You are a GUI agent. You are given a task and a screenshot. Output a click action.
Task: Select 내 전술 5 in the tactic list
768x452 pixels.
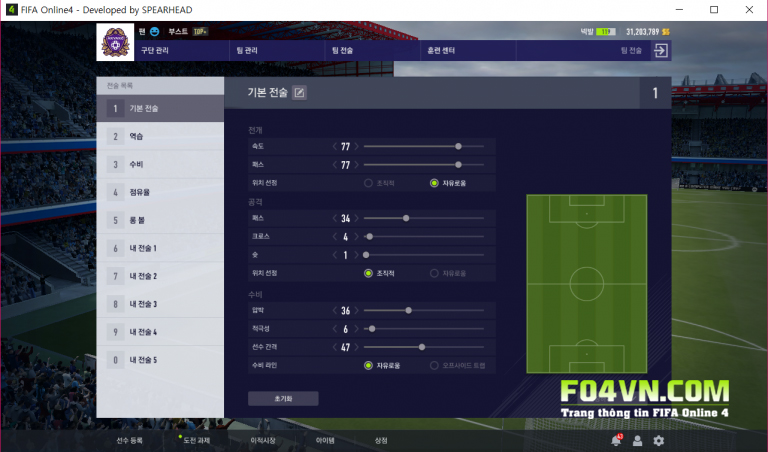click(160, 360)
